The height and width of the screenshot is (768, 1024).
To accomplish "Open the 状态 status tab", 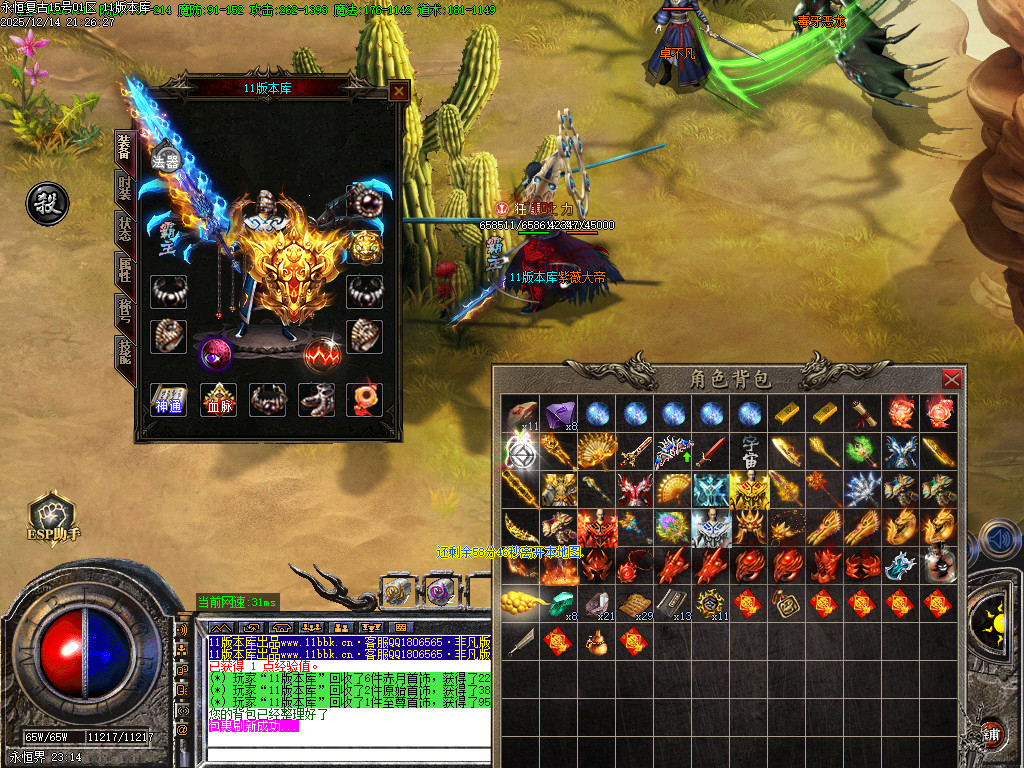I will pyautogui.click(x=125, y=230).
